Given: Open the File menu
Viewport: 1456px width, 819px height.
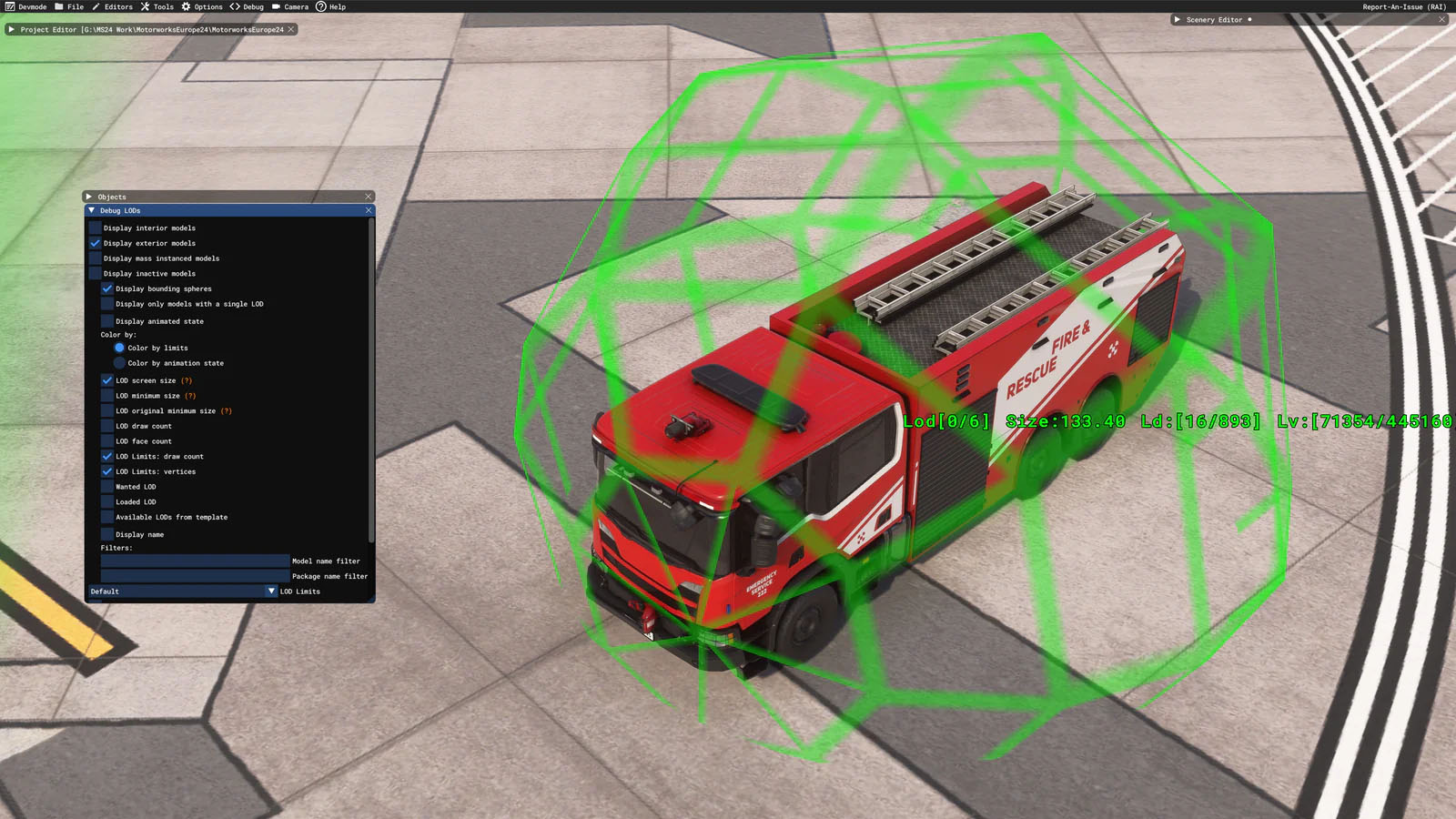Looking at the screenshot, I should point(69,6).
